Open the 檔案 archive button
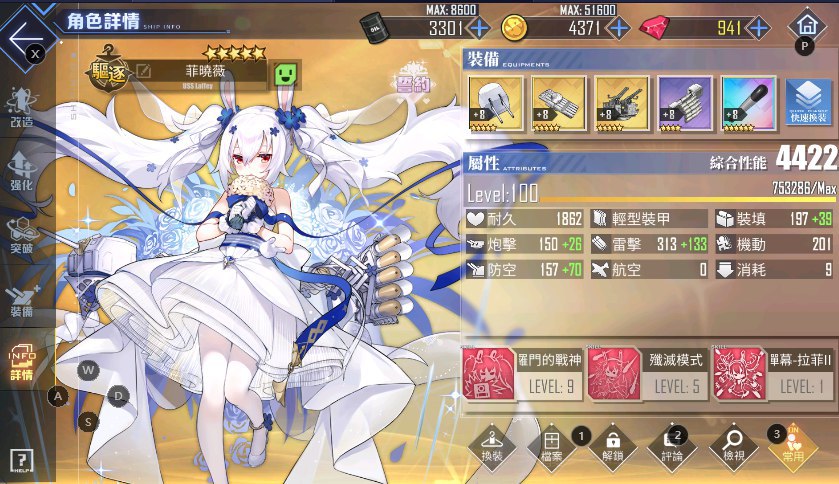 (549, 446)
